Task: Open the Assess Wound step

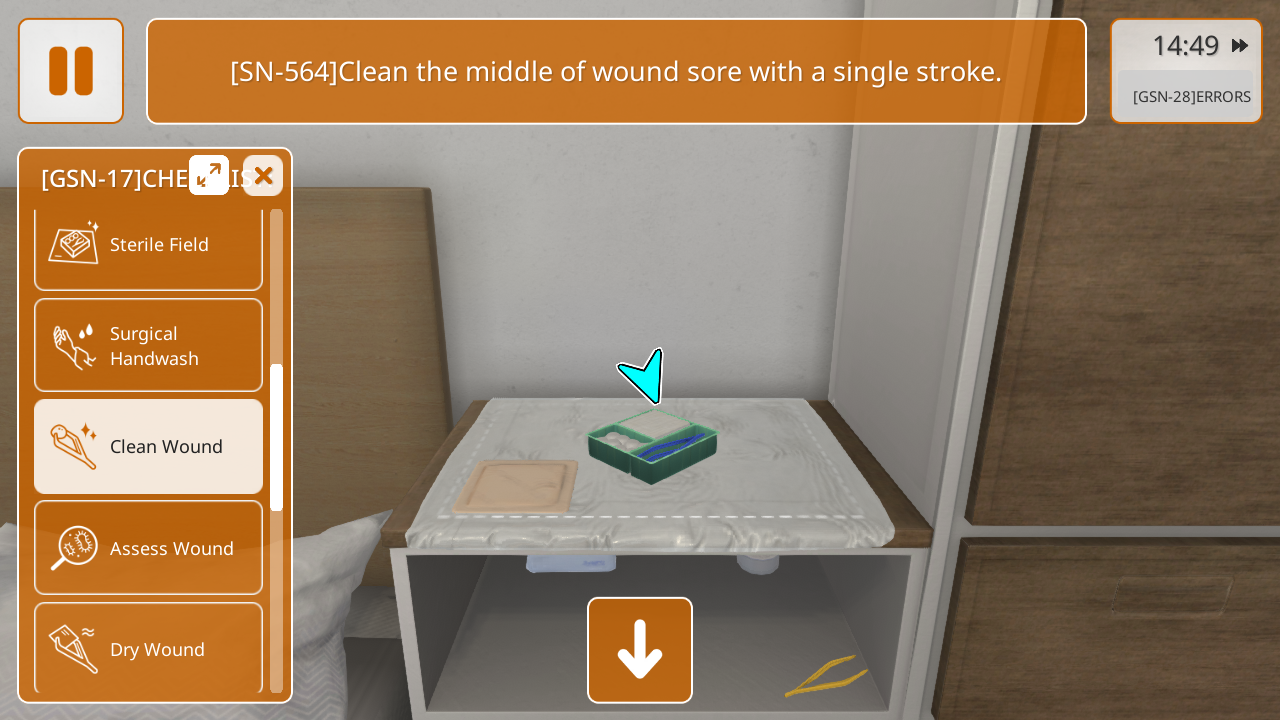Action: click(x=148, y=548)
